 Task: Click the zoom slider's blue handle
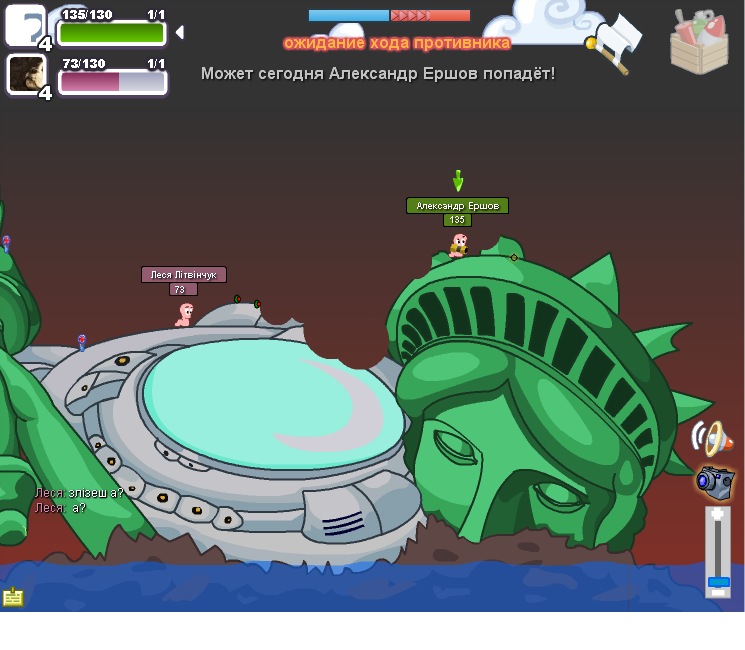click(x=718, y=582)
